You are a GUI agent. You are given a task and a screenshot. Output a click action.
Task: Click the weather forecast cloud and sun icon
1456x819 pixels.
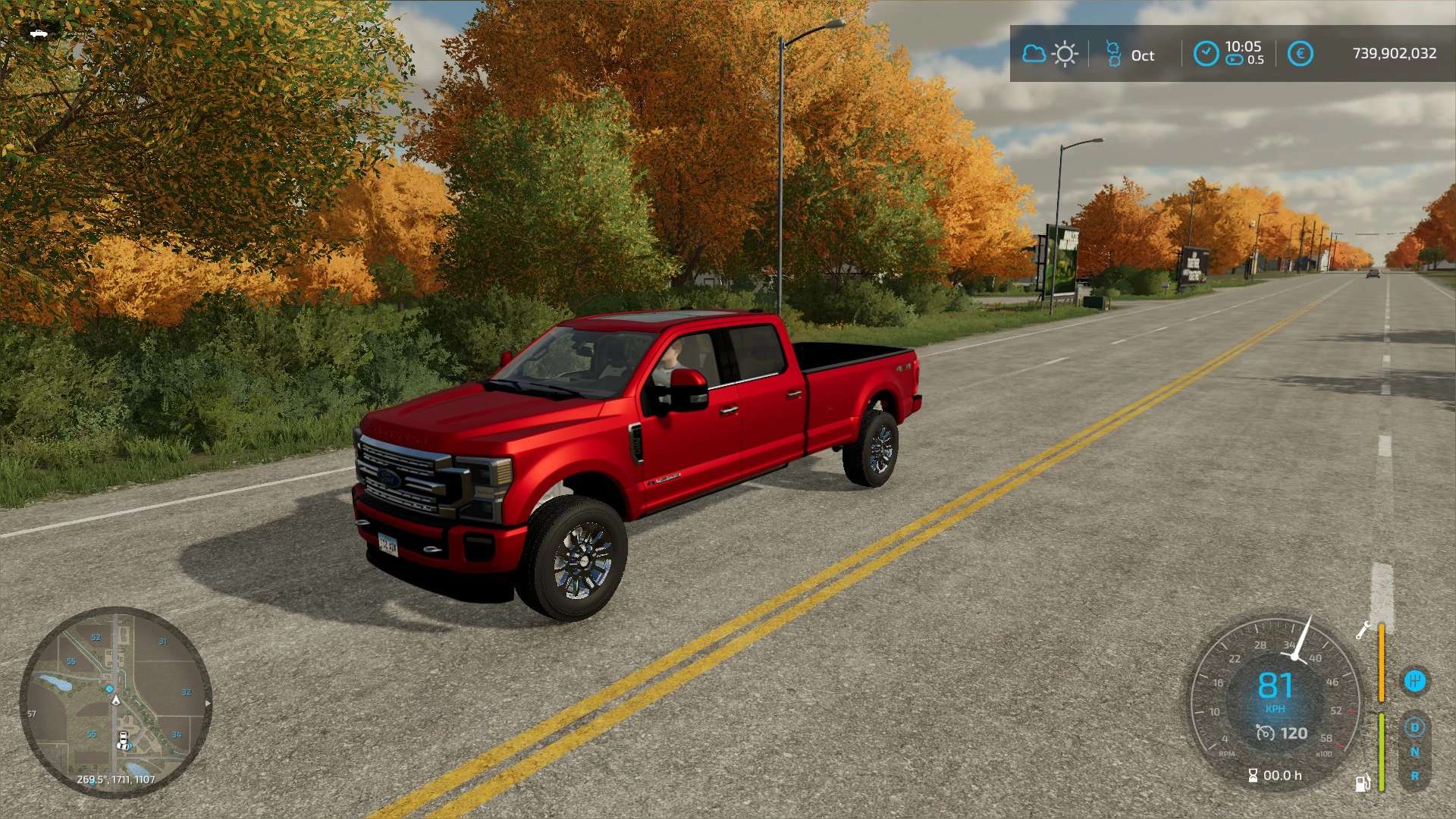pyautogui.click(x=1050, y=55)
